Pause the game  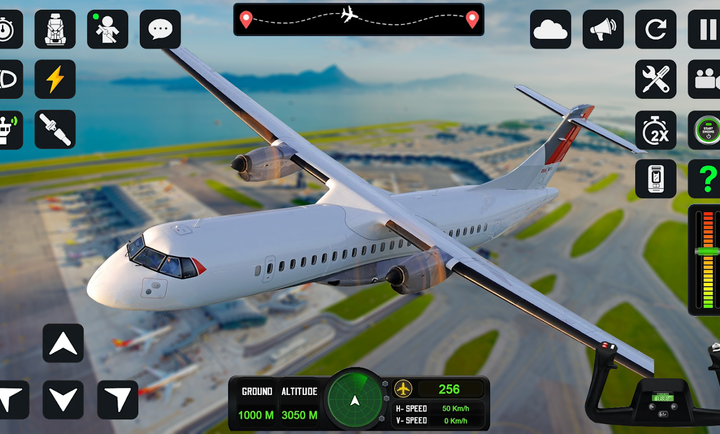click(x=706, y=29)
